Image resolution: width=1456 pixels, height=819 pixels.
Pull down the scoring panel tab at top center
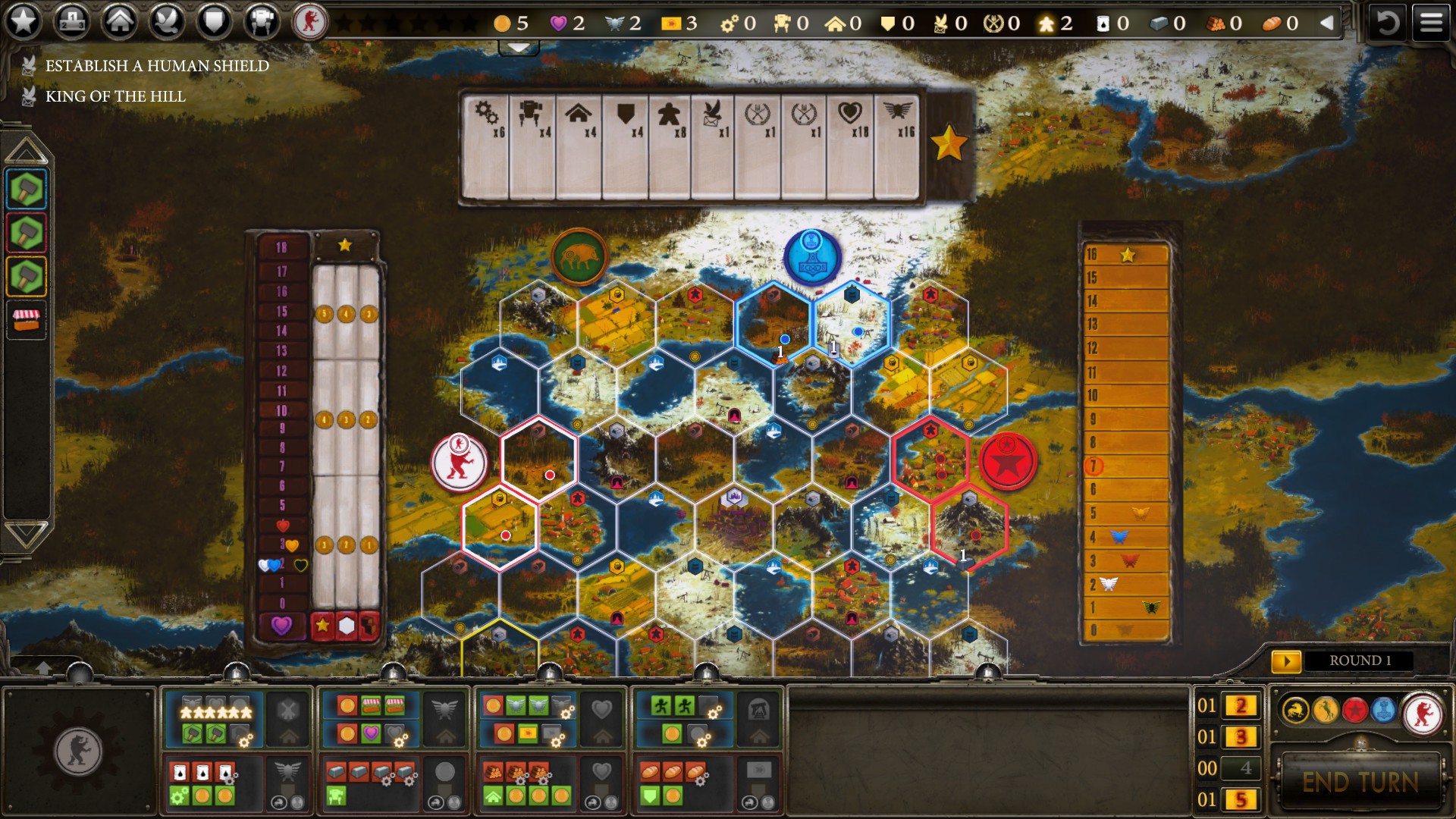pos(518,49)
